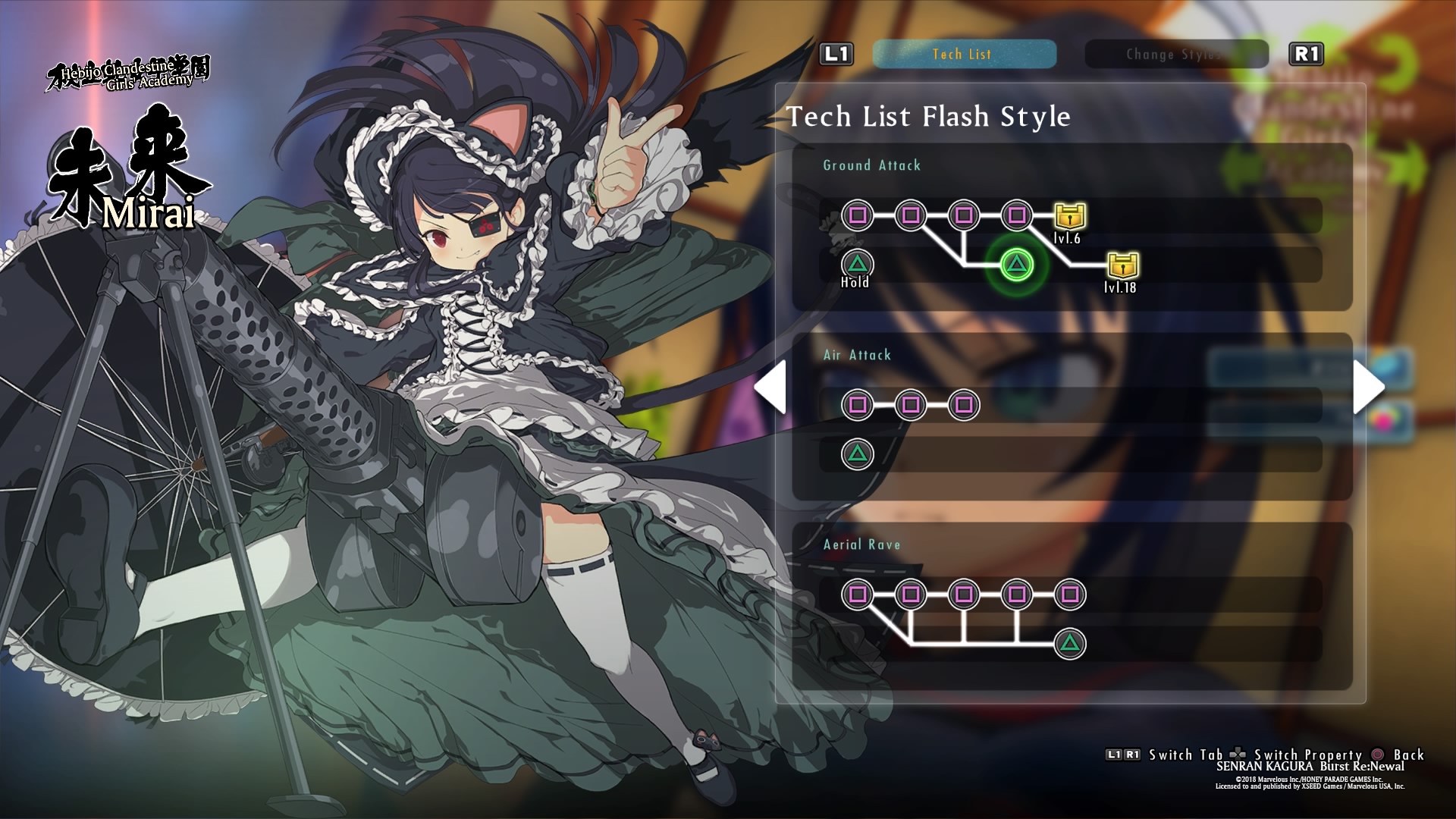Open the Change Styles tab
Screen dimensions: 1456x819
[1175, 54]
